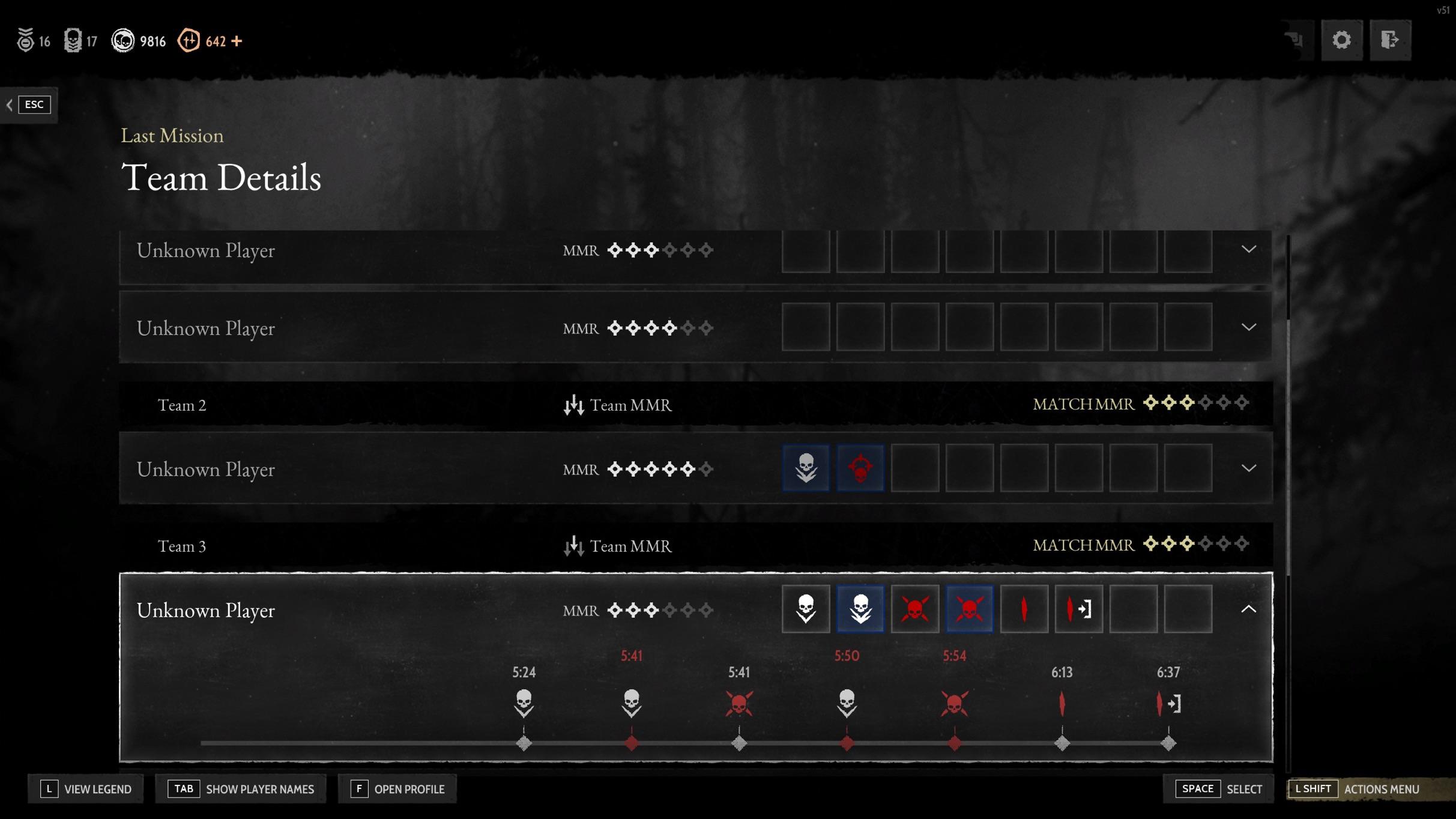Viewport: 1456px width, 819px height.
Task: Toggle the red damage event icon in Team 3 row
Action: pos(1024,609)
